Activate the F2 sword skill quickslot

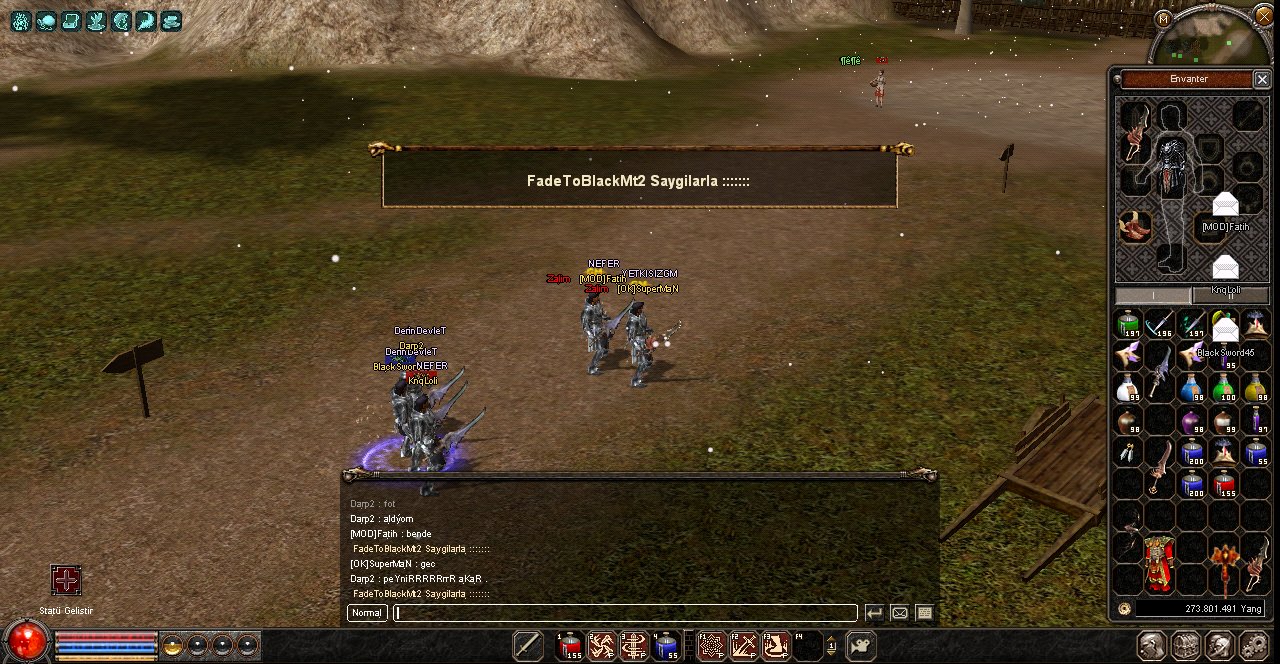click(x=743, y=646)
